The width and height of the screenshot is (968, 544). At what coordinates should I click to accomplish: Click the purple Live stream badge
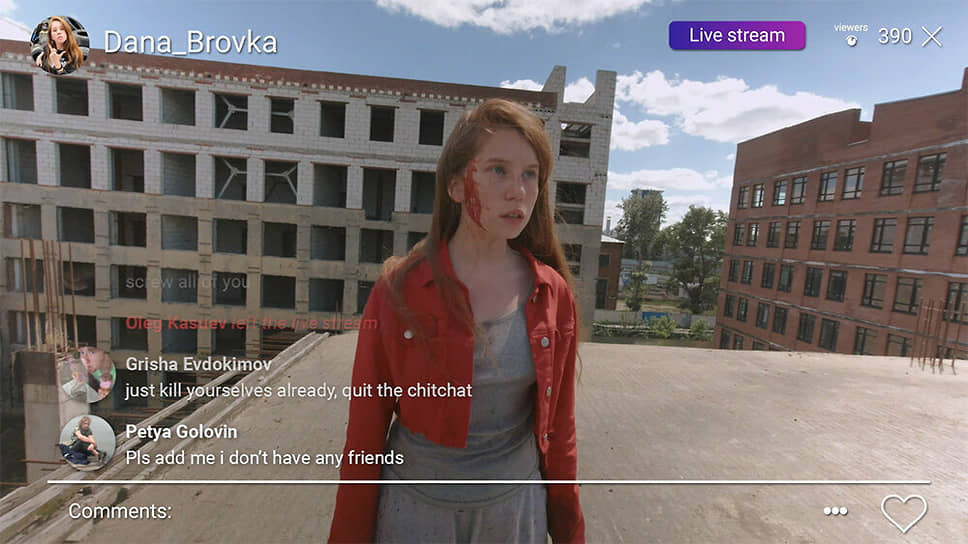tap(737, 36)
